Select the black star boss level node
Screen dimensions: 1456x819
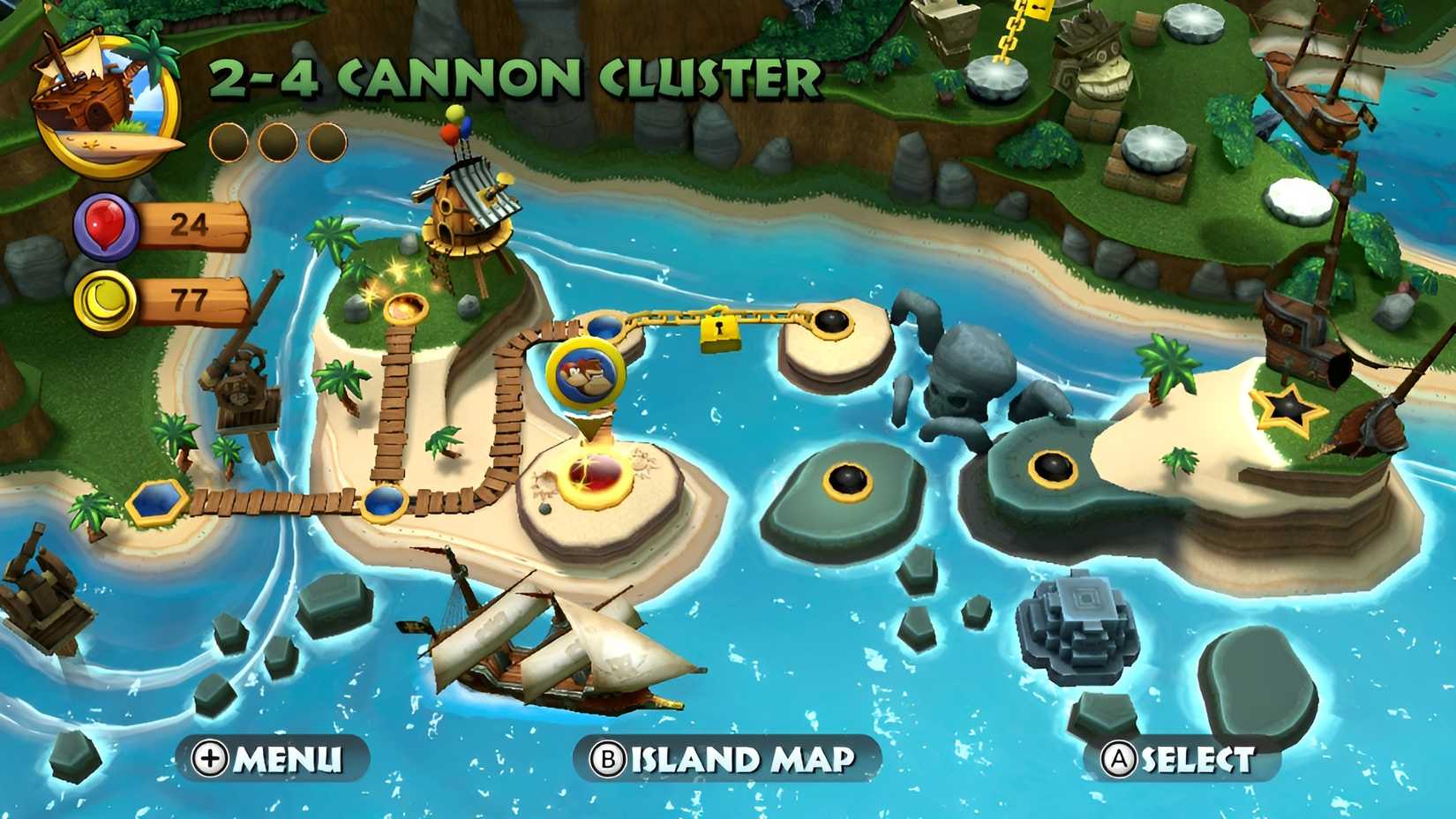pyautogui.click(x=1290, y=408)
